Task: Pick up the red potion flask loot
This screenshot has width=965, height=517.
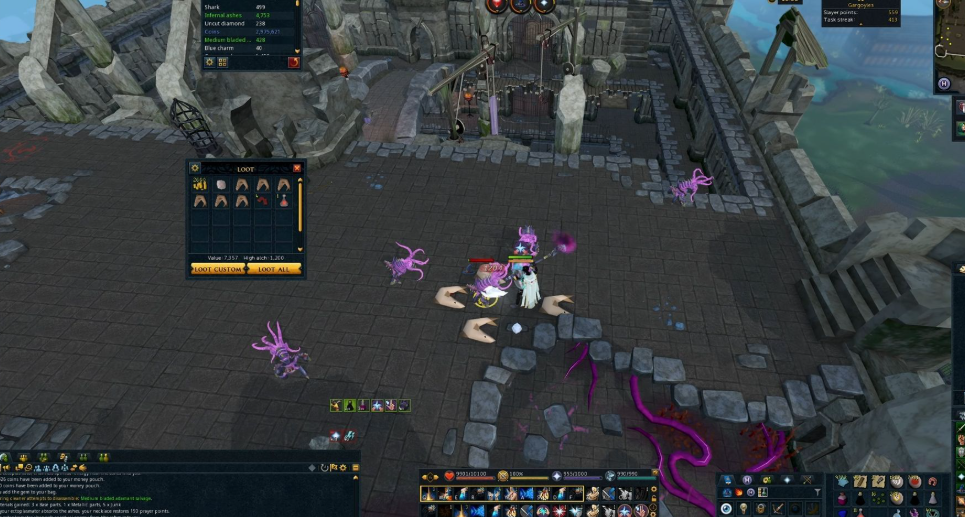Action: pos(284,201)
